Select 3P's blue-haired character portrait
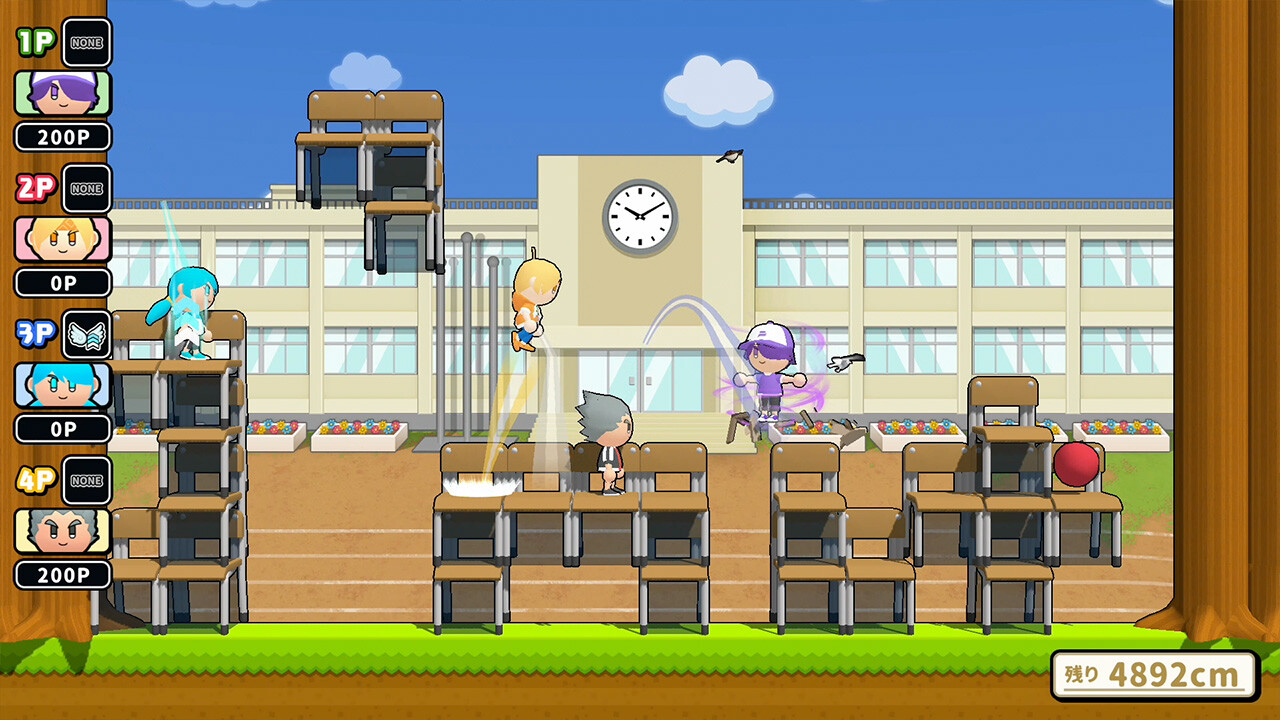 click(63, 384)
